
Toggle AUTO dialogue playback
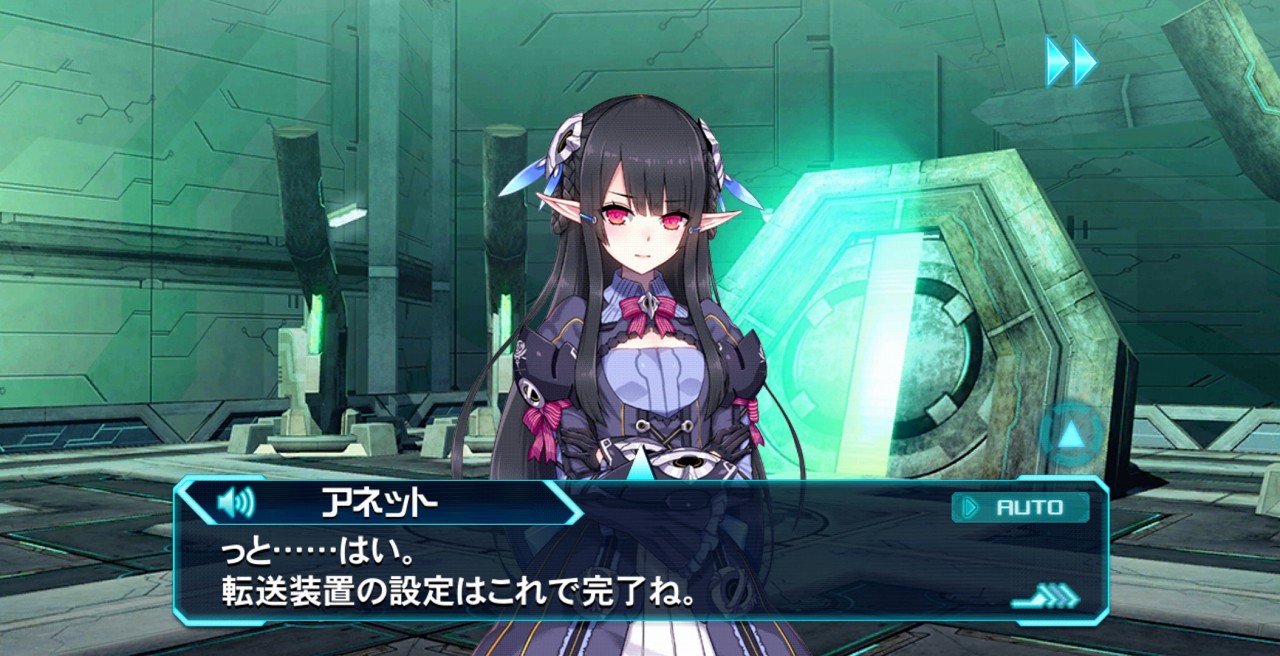(x=1020, y=507)
